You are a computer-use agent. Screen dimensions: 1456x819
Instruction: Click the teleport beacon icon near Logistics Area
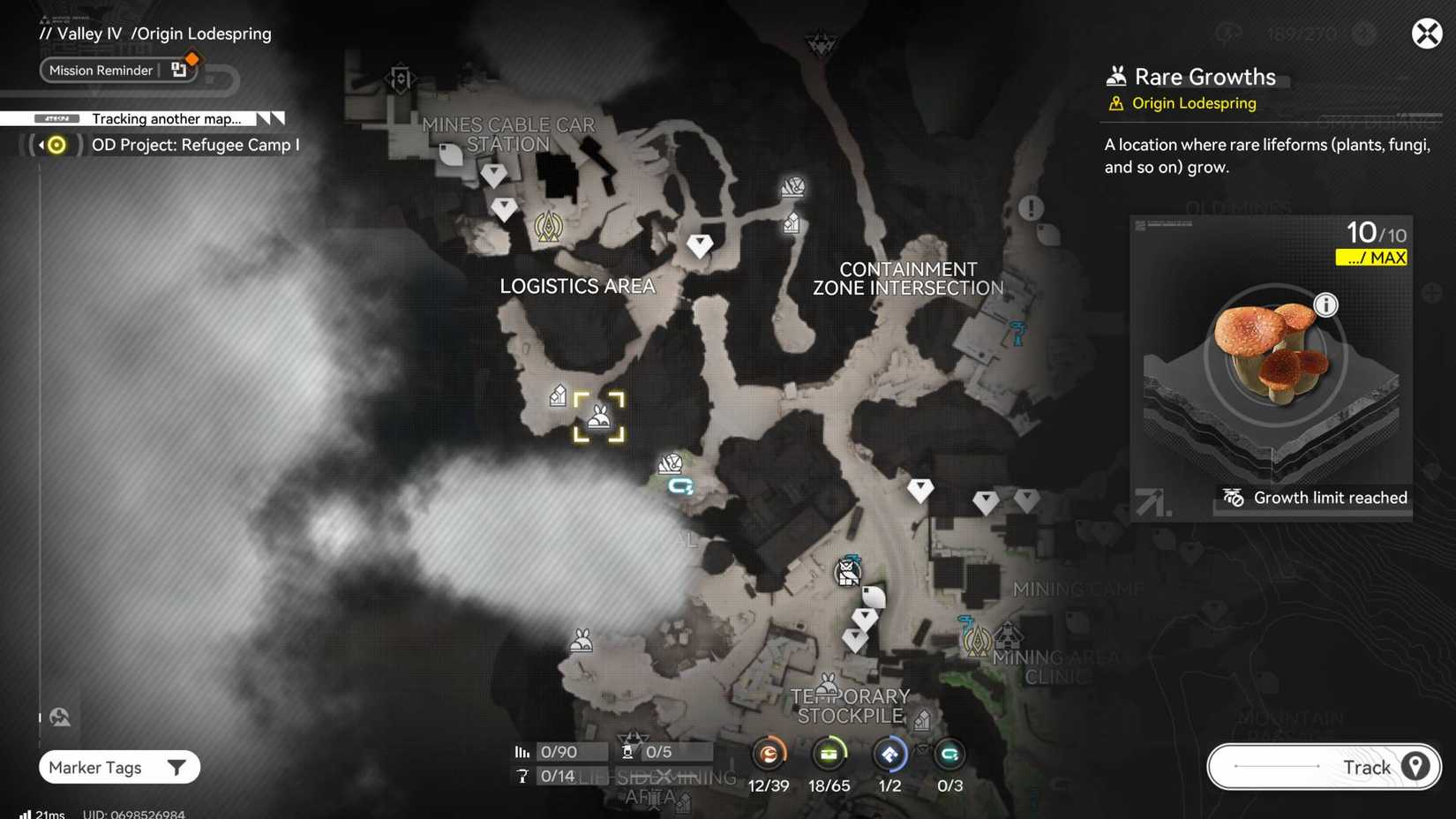pos(548,226)
